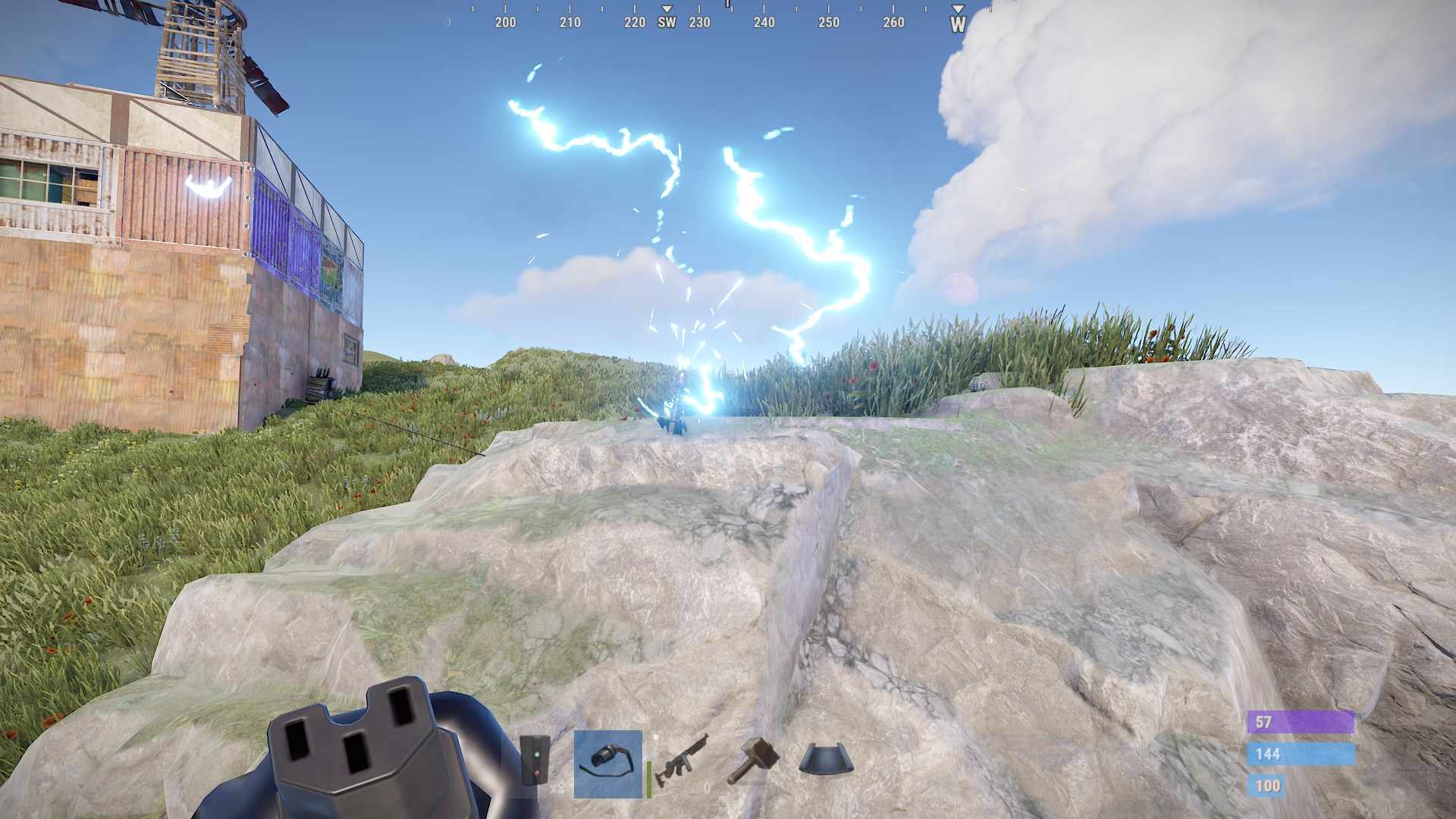Click the highlighted item in hotbar slot two
Viewport: 1456px width, 819px height.
[607, 762]
